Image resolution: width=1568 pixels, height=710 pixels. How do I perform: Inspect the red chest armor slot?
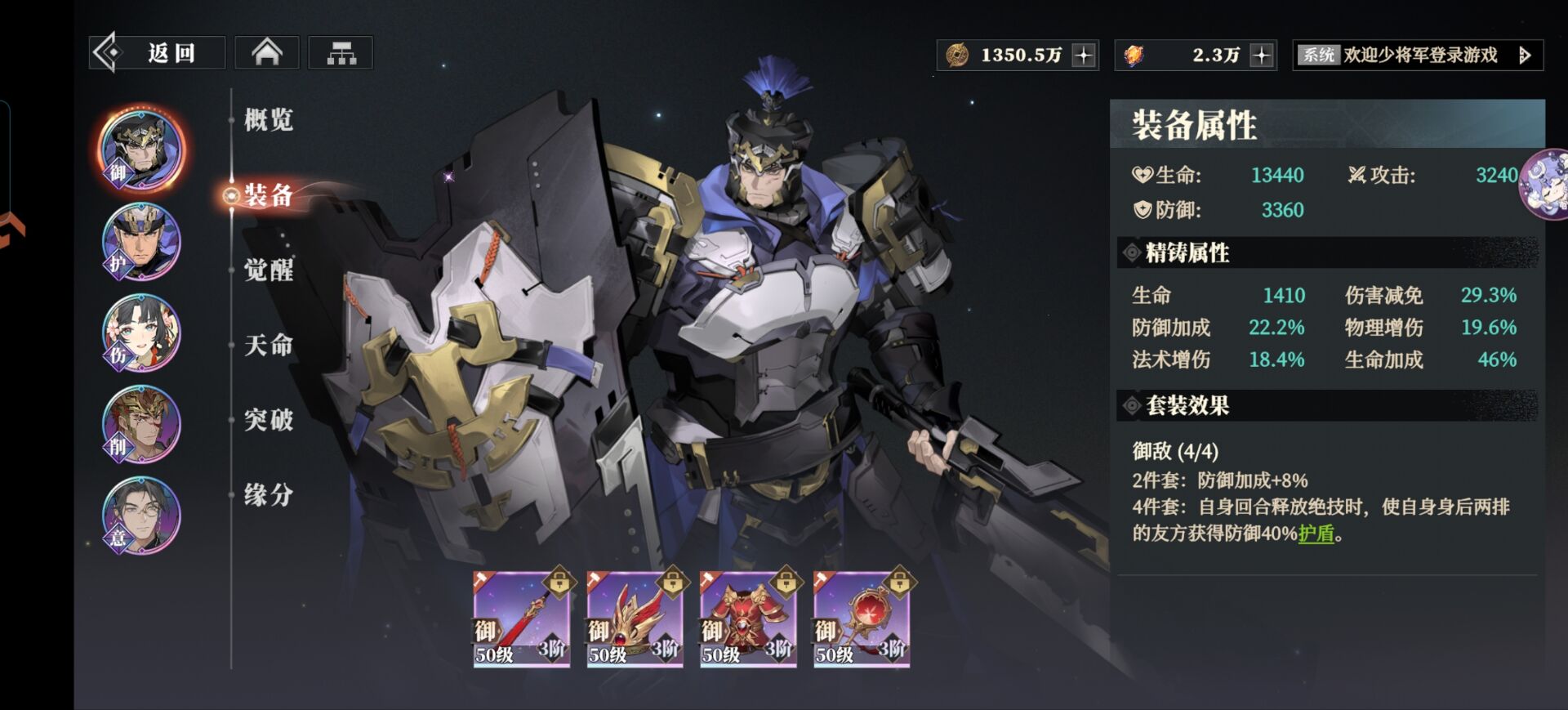pos(748,619)
